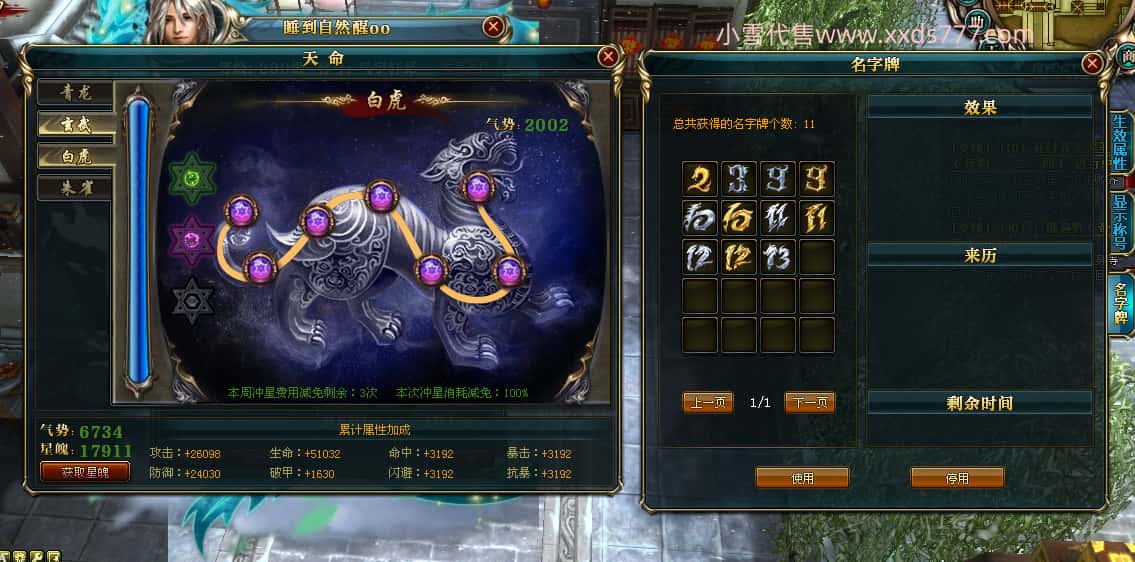The image size is (1135, 562).
Task: Click the 停用 button
Action: pos(957,478)
